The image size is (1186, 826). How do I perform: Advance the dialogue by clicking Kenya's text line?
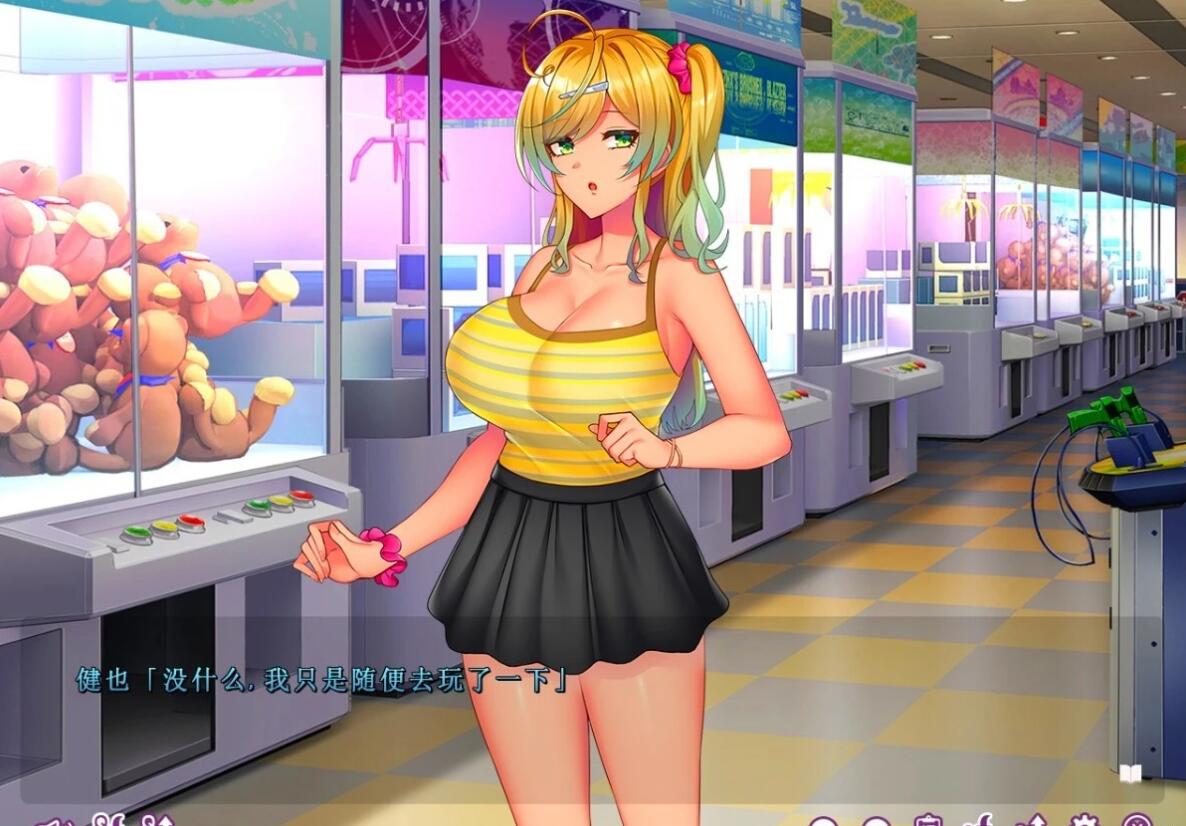[324, 681]
